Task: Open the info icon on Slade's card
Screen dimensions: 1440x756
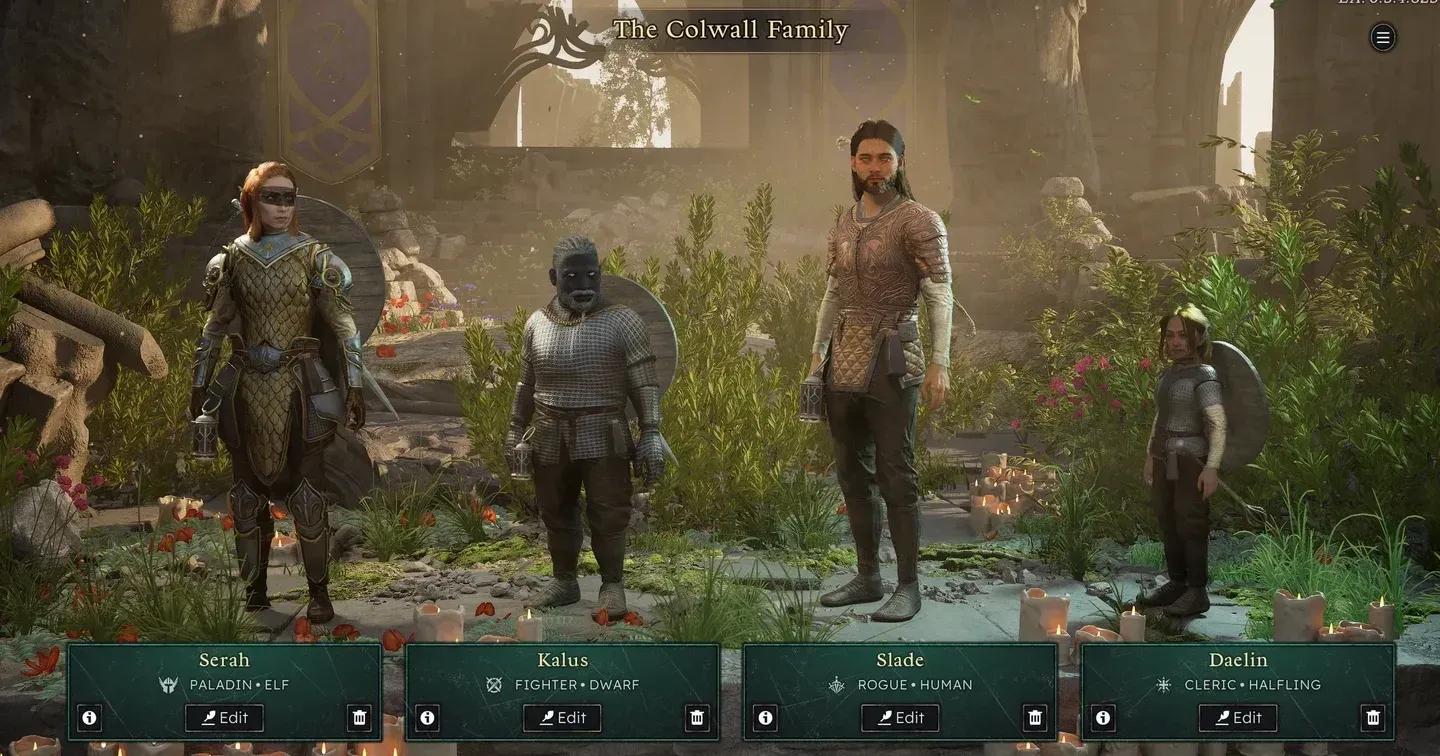Action: tap(764, 717)
